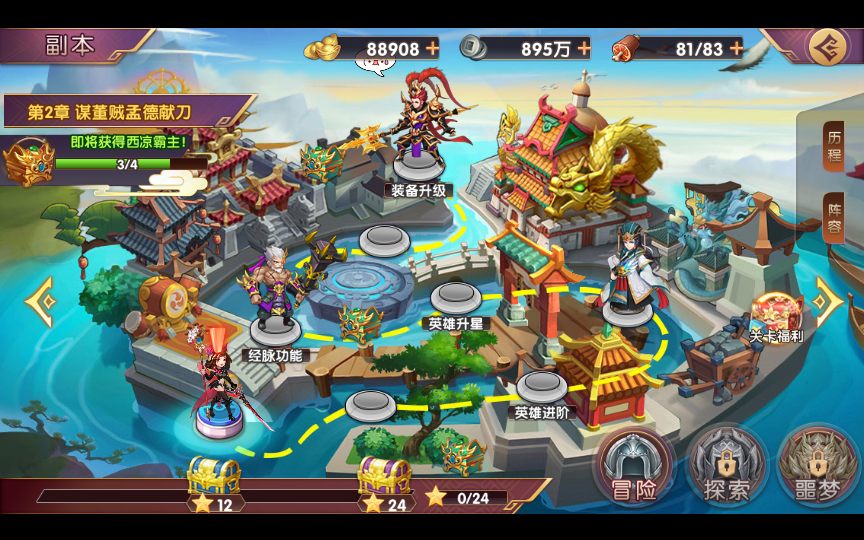864x540 pixels.
Task: Select the 冒险 adventure mode button
Action: [x=632, y=468]
